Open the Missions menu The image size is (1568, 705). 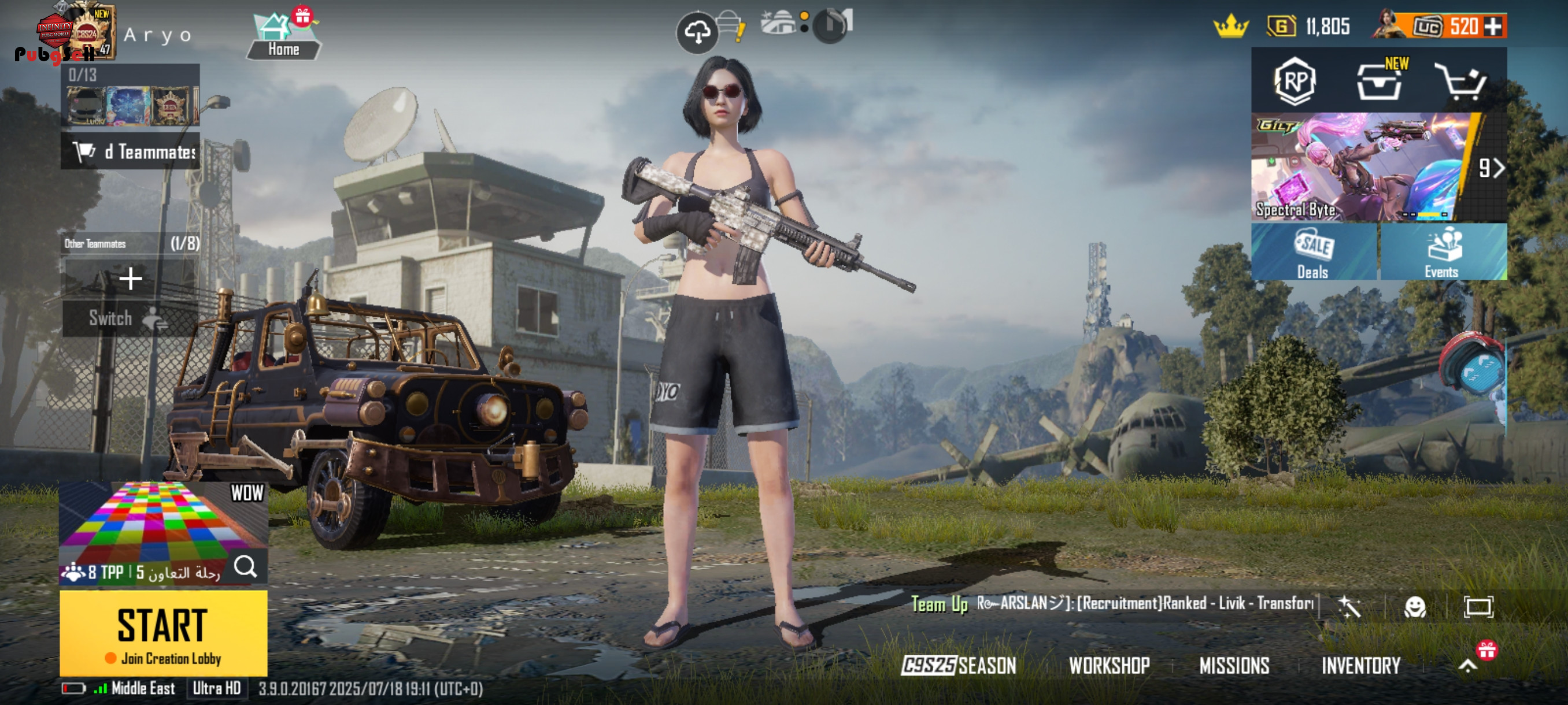coord(1234,665)
